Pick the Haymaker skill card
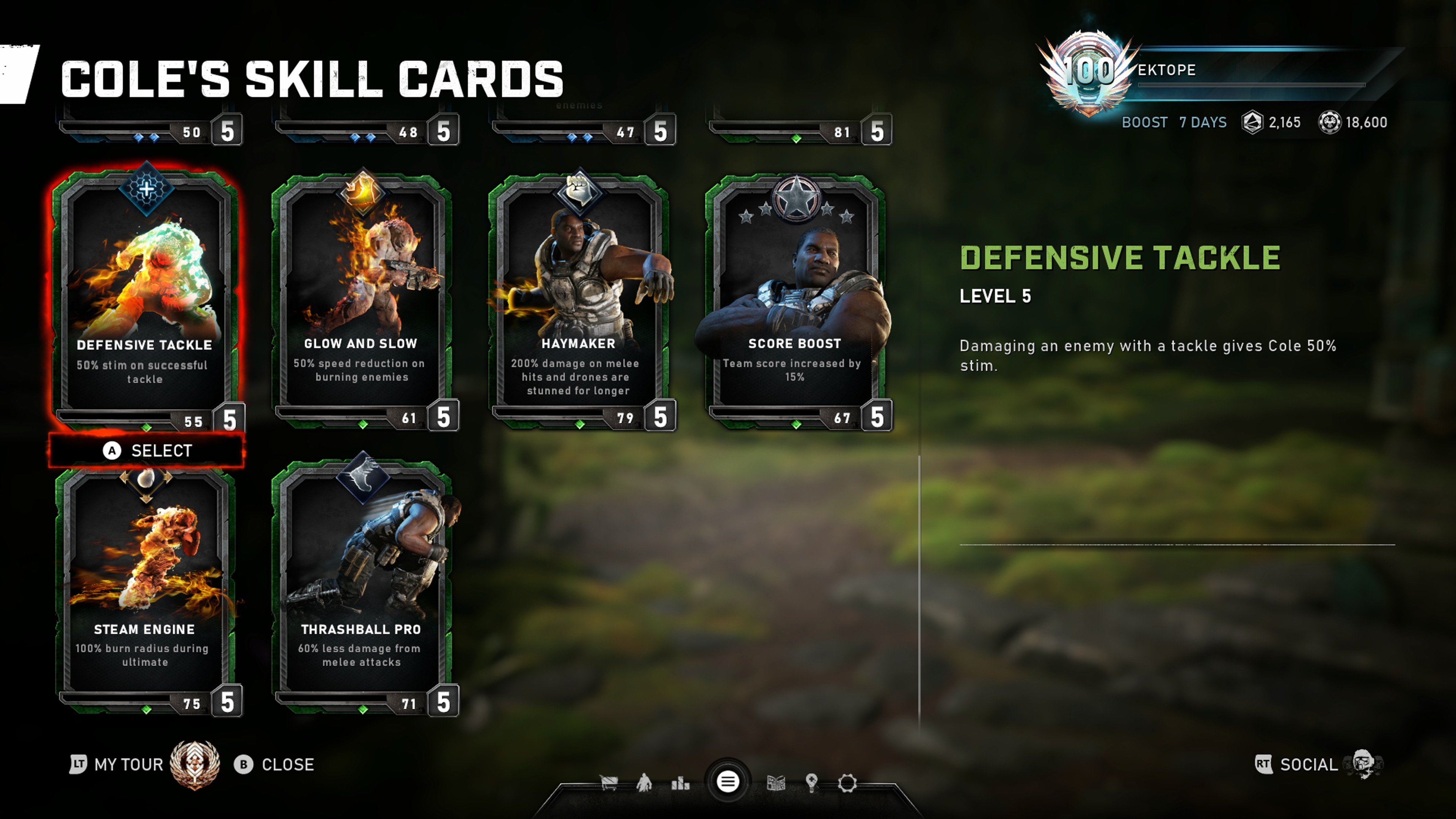This screenshot has width=1456, height=819. (578, 300)
